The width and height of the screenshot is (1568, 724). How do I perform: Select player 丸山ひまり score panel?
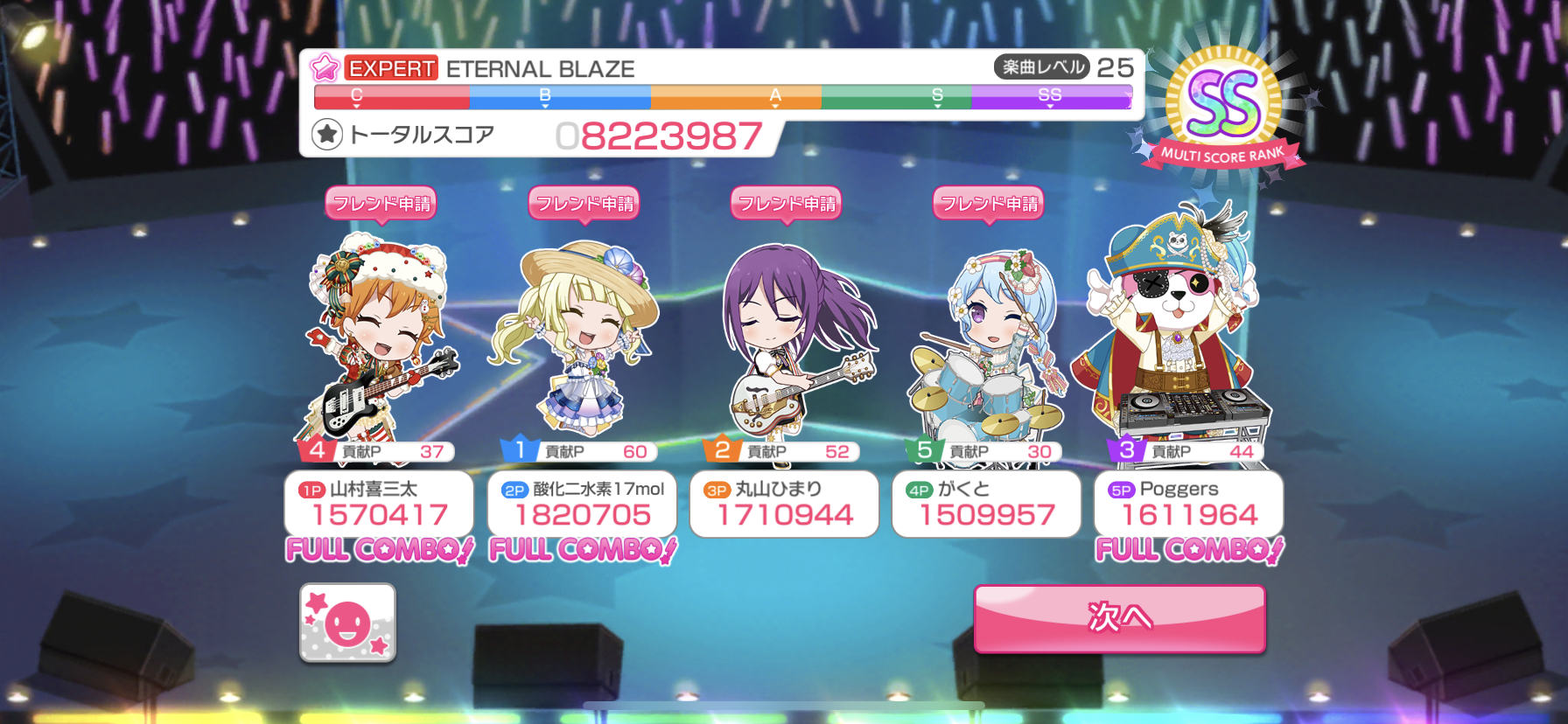coord(784,504)
